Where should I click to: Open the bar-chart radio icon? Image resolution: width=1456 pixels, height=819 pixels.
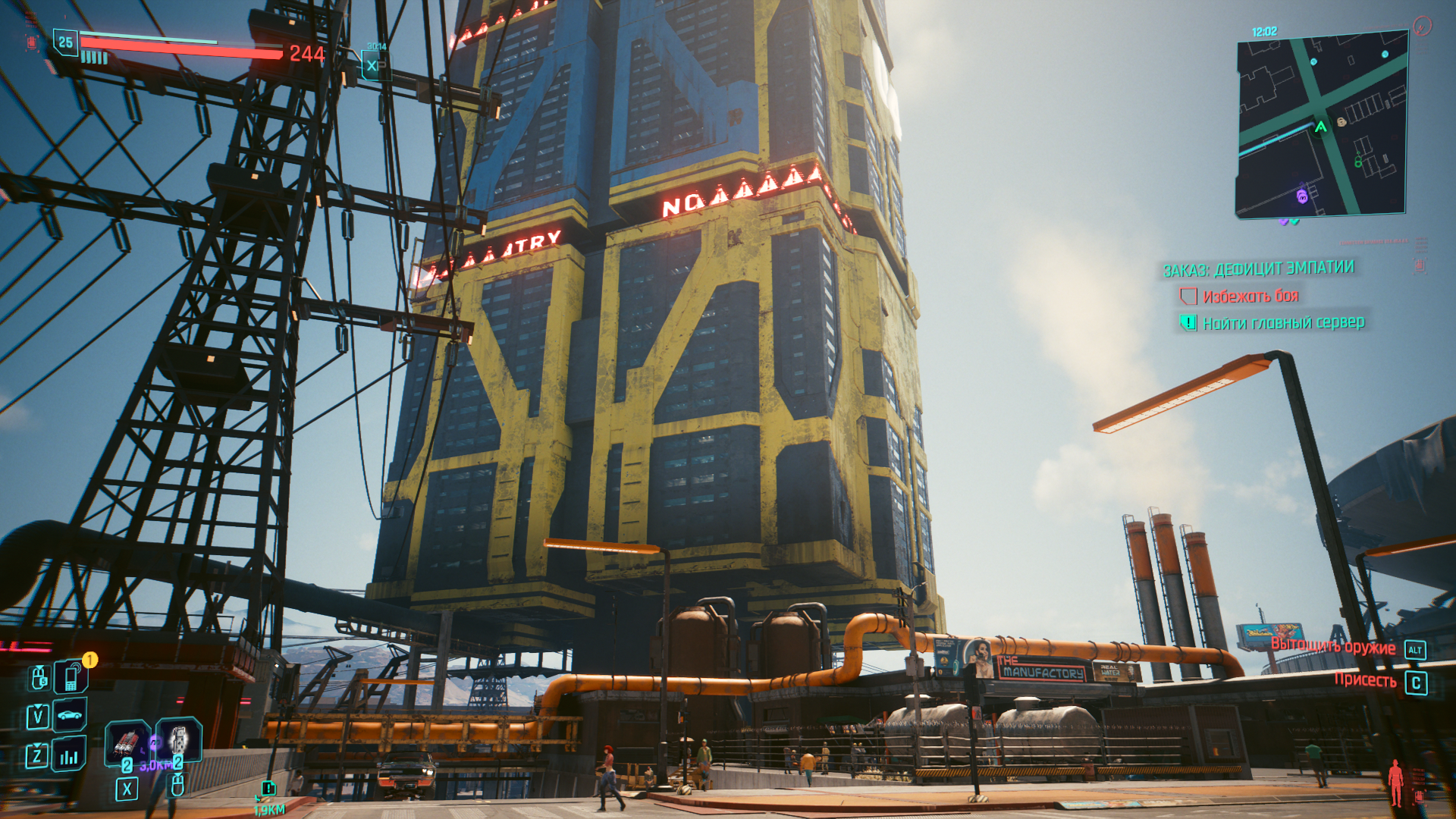[69, 755]
